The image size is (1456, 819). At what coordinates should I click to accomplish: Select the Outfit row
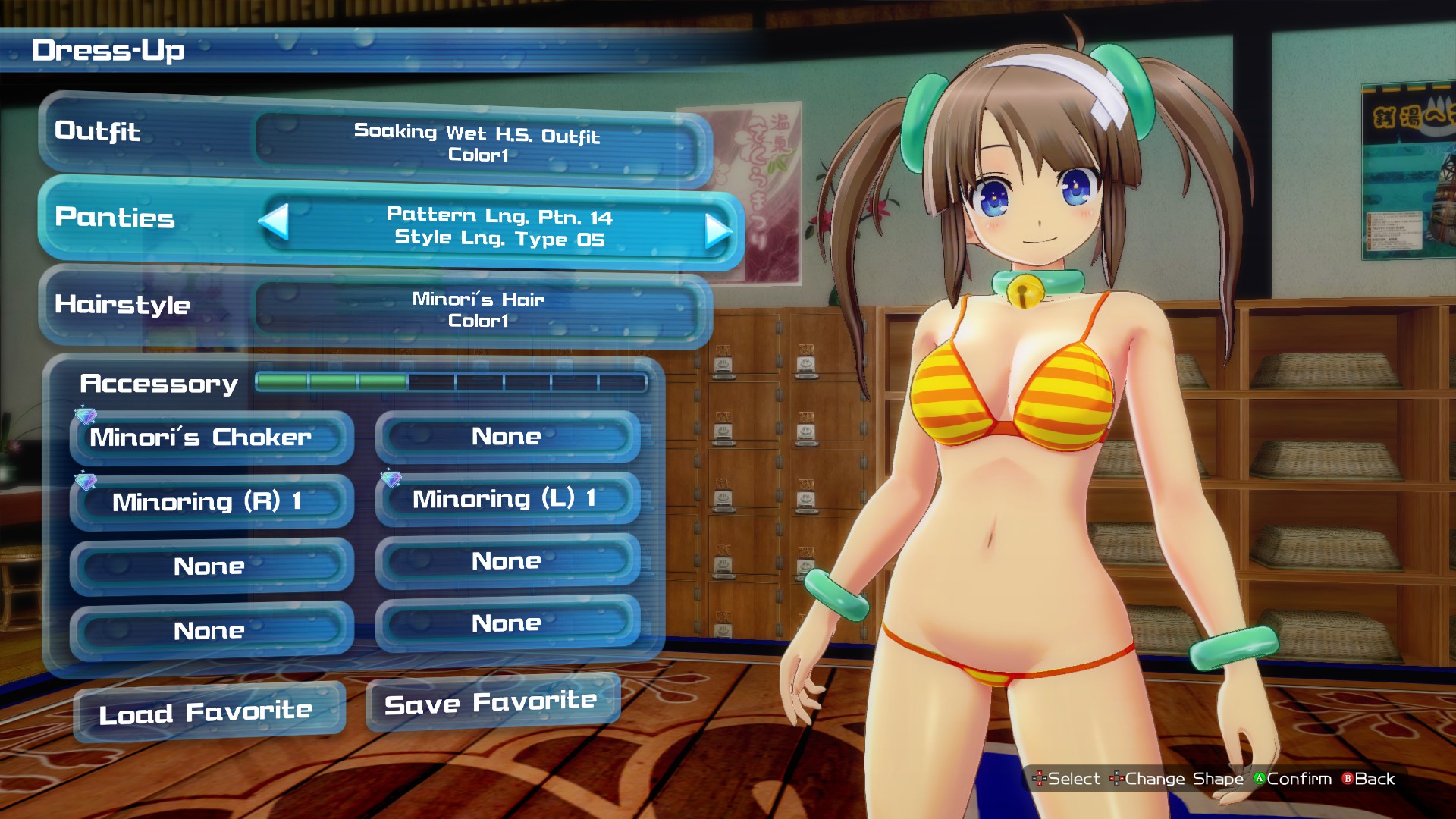[375, 140]
